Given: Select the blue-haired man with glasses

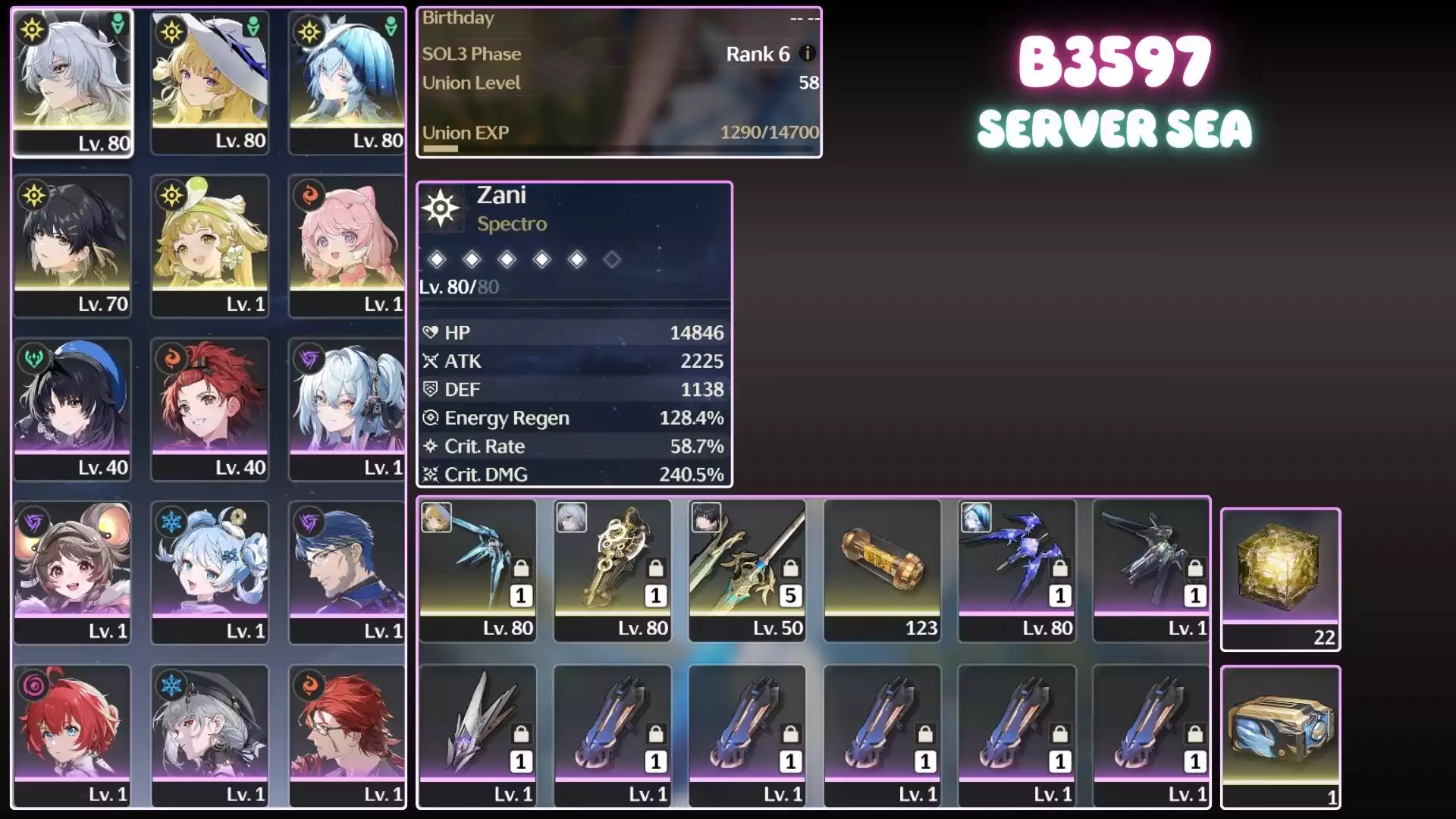Looking at the screenshot, I should click(x=347, y=572).
